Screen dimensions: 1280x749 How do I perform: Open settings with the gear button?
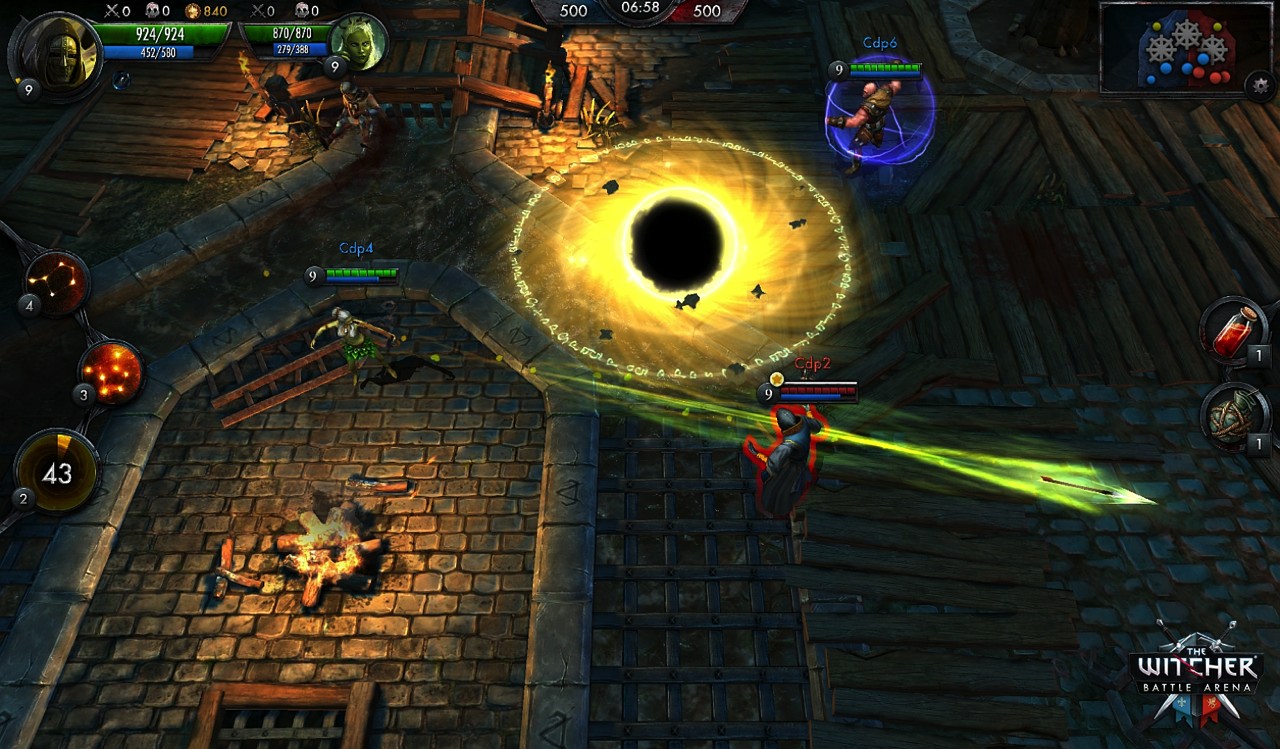[x=1260, y=85]
